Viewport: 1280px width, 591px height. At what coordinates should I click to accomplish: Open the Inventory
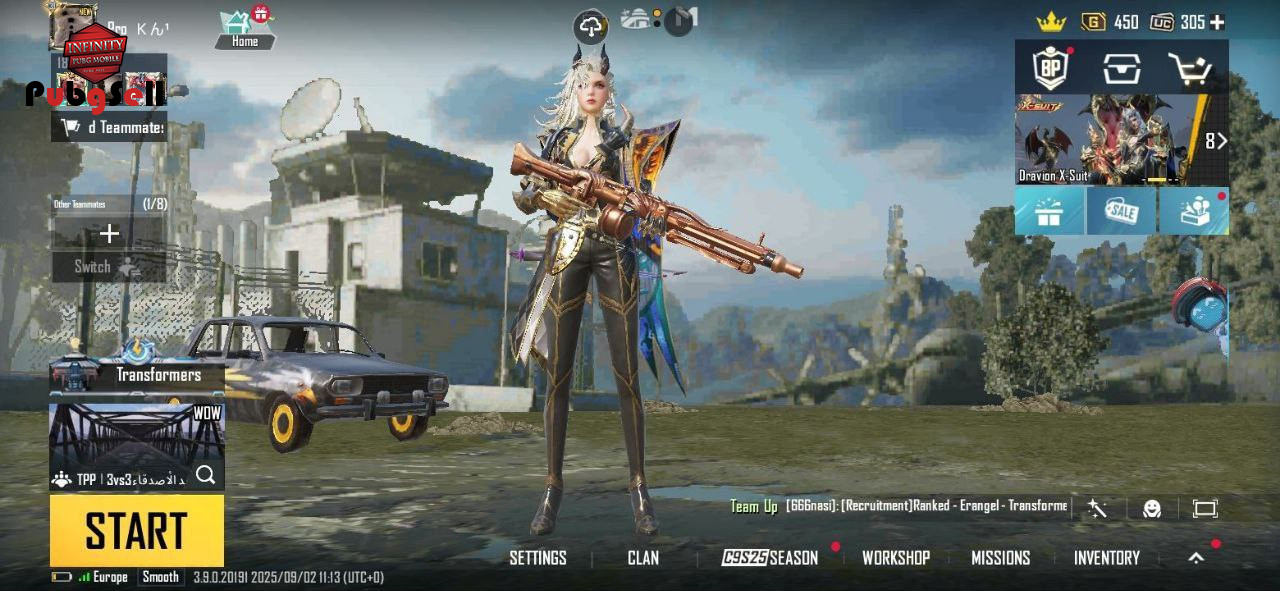tap(1106, 558)
